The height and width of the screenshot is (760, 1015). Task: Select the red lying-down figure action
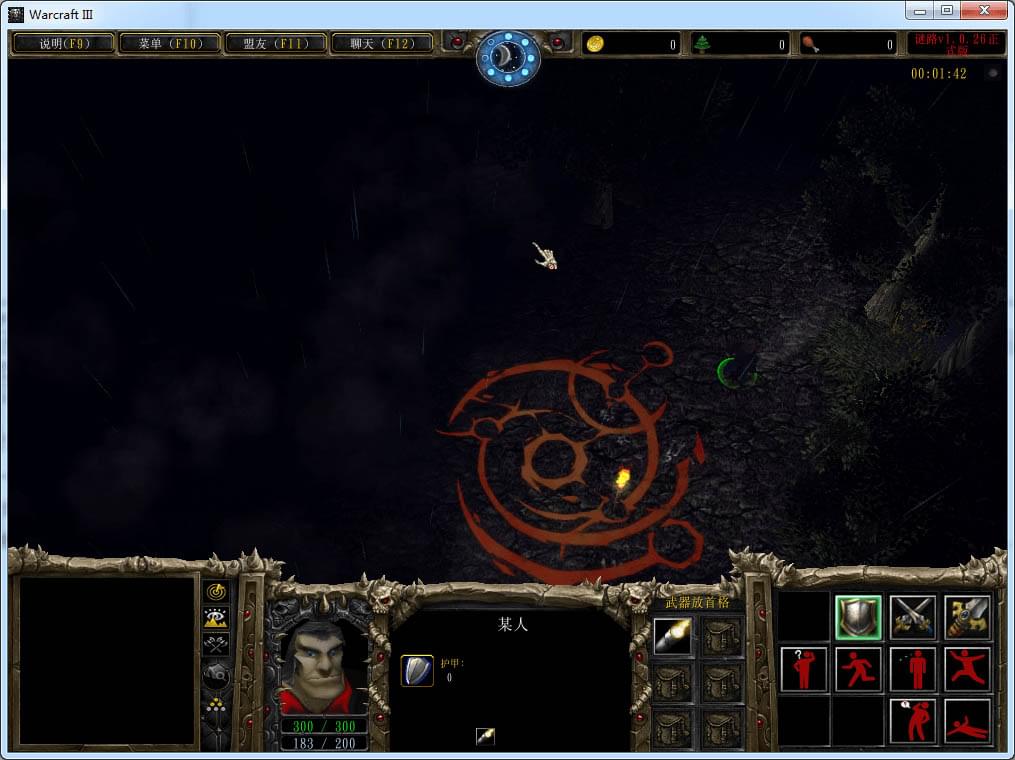[x=967, y=721]
